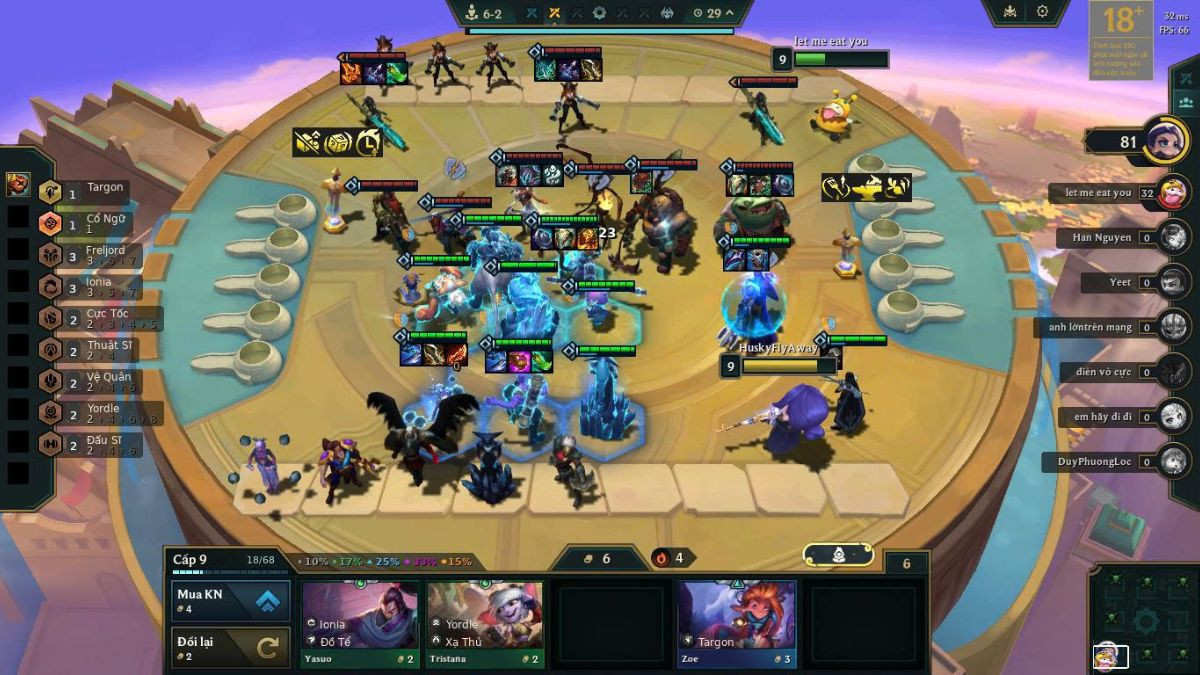
Task: Open the settings gear icon
Action: click(x=1042, y=12)
